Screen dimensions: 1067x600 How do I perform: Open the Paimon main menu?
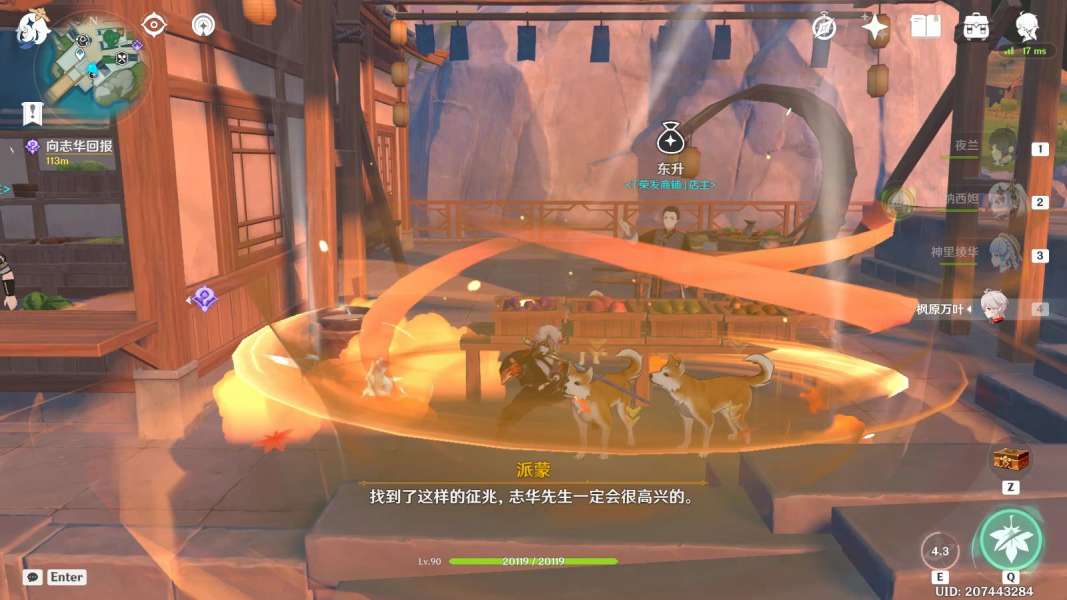tap(32, 27)
